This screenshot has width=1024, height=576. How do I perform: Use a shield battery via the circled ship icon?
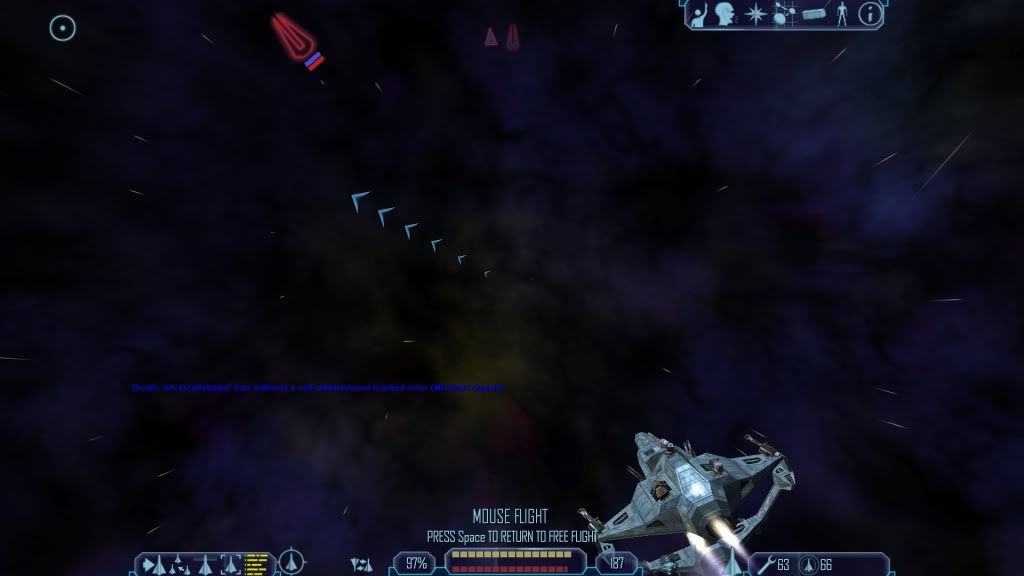pos(808,565)
